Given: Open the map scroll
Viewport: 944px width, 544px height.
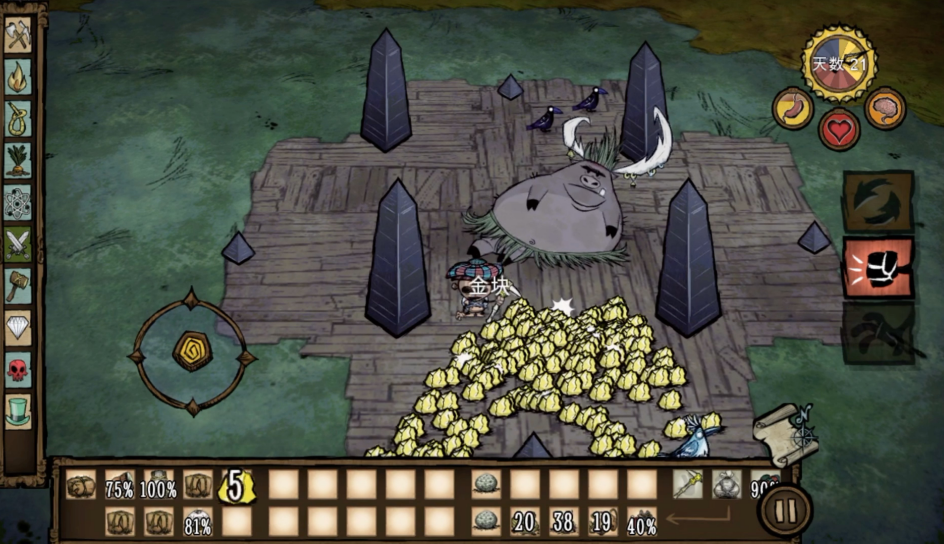Looking at the screenshot, I should click(787, 433).
